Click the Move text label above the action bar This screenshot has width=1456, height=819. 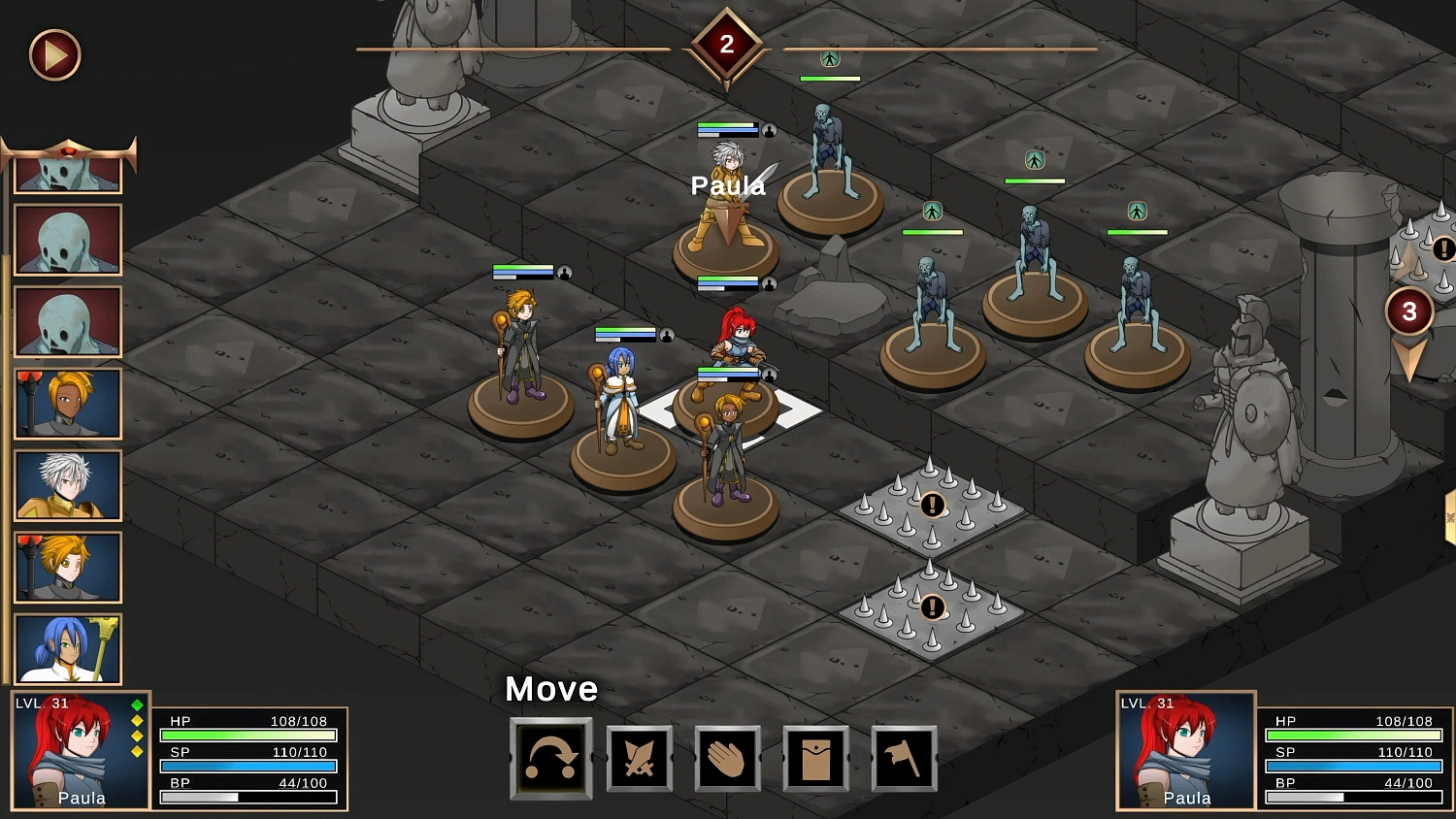[549, 690]
